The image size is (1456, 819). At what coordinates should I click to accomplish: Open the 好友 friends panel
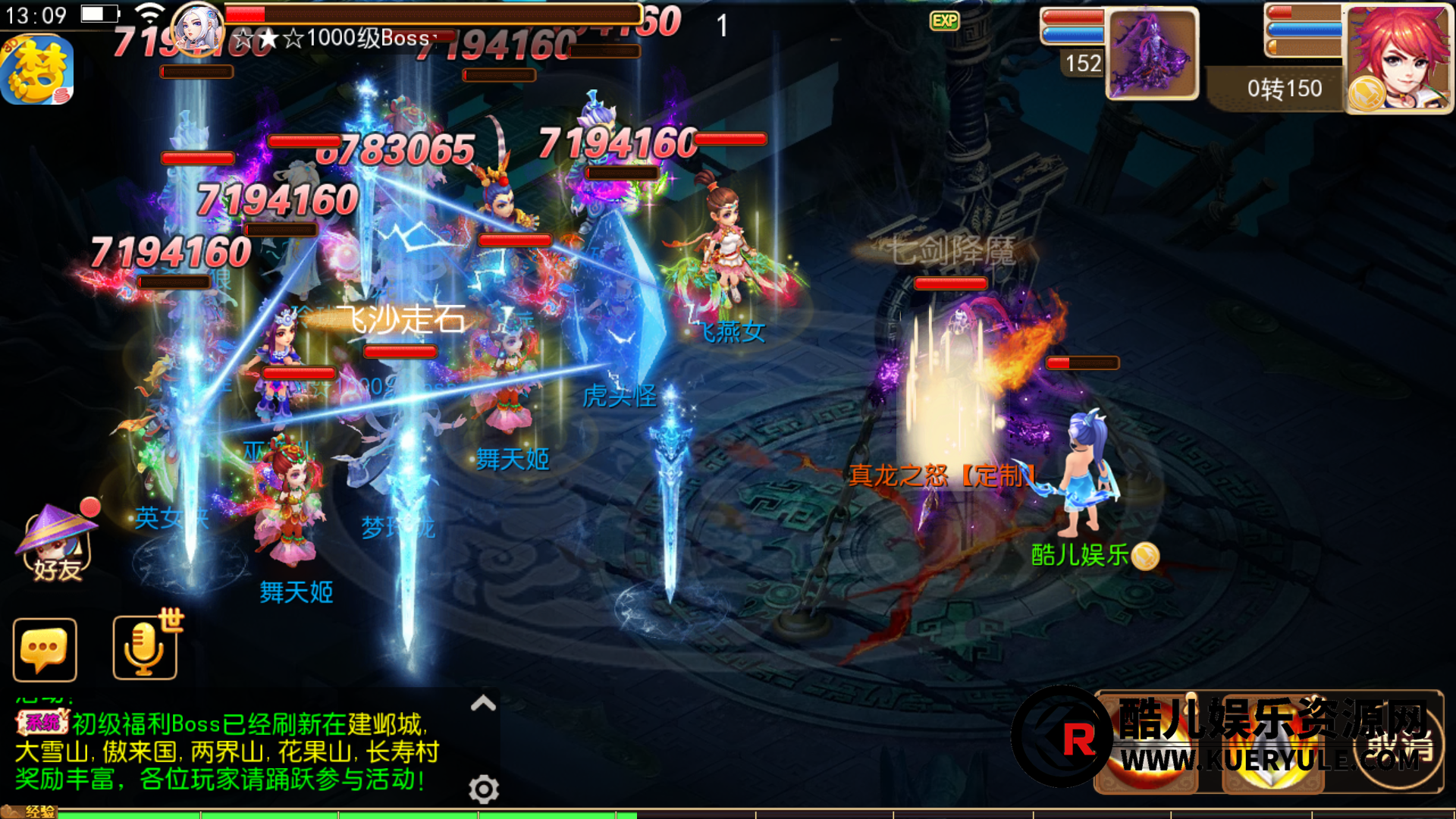57,543
